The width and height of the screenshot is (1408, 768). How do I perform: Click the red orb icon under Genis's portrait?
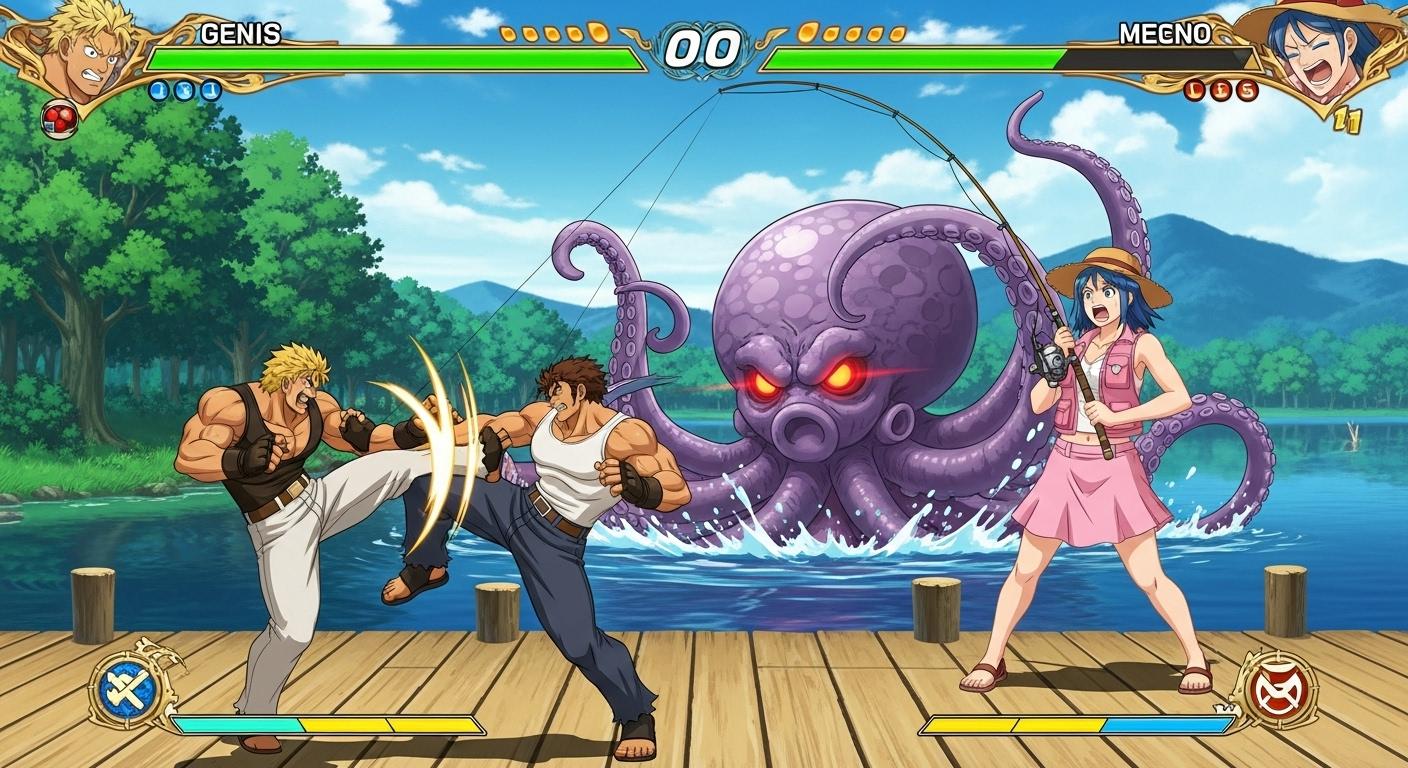[59, 120]
